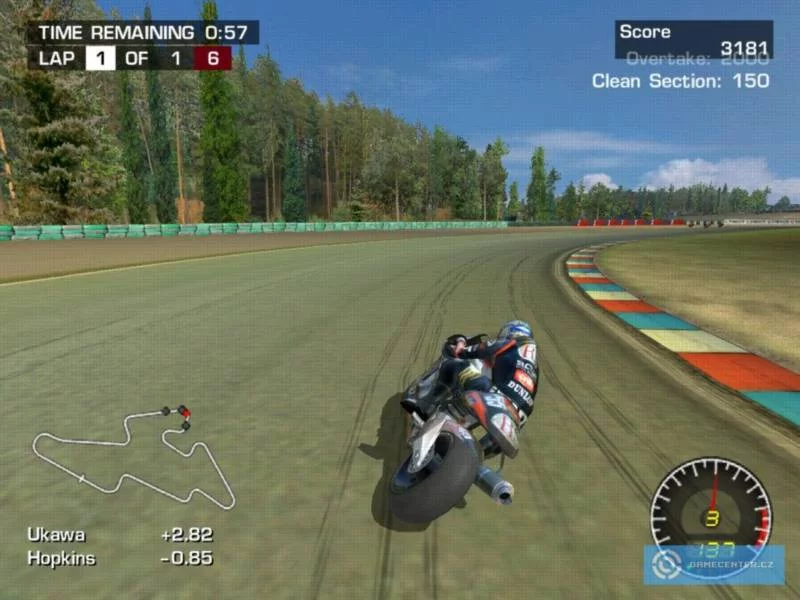Click the track layout minimap
800x600 pixels.
tap(133, 456)
